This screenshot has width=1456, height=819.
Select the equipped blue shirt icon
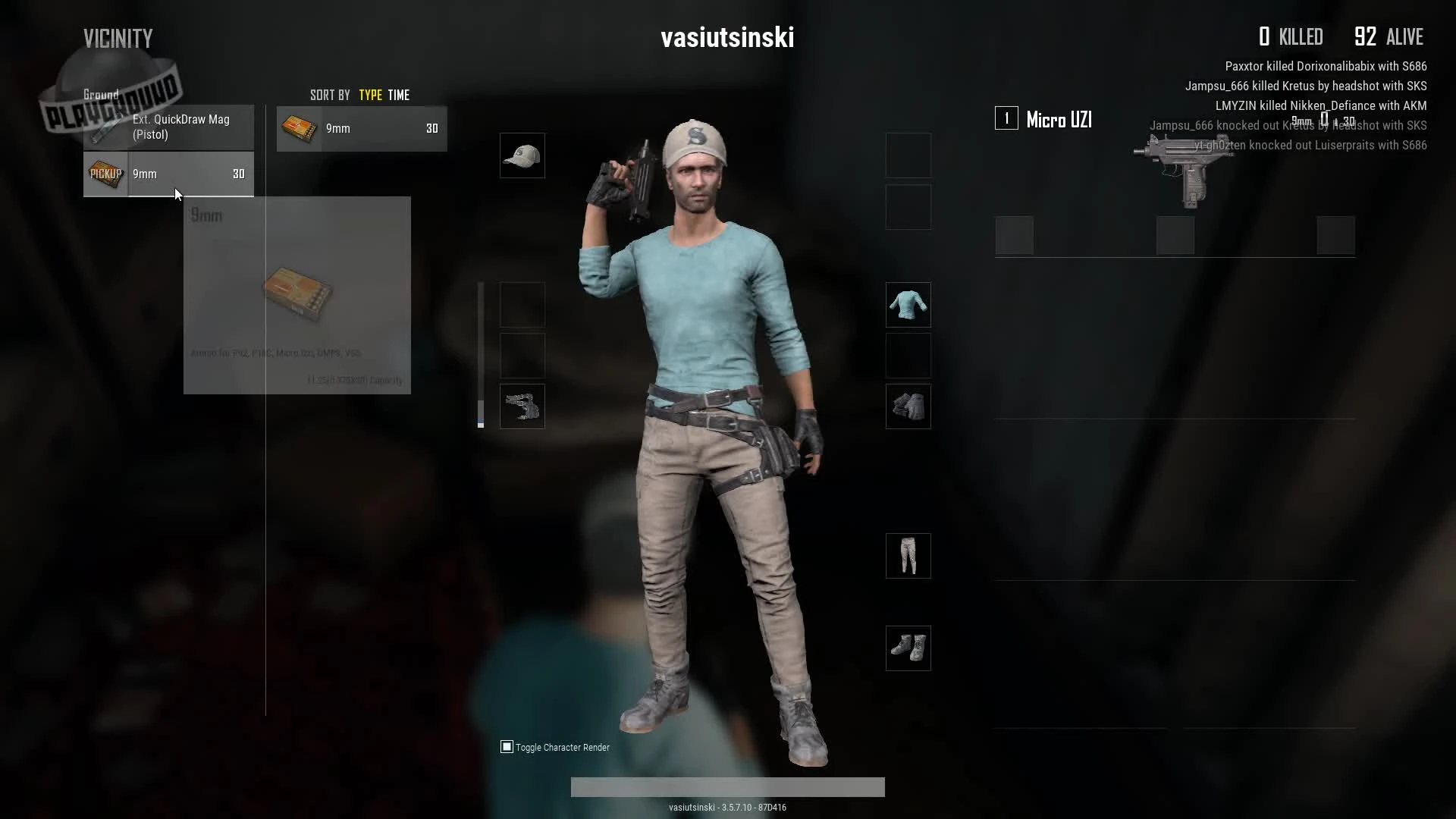(x=908, y=304)
